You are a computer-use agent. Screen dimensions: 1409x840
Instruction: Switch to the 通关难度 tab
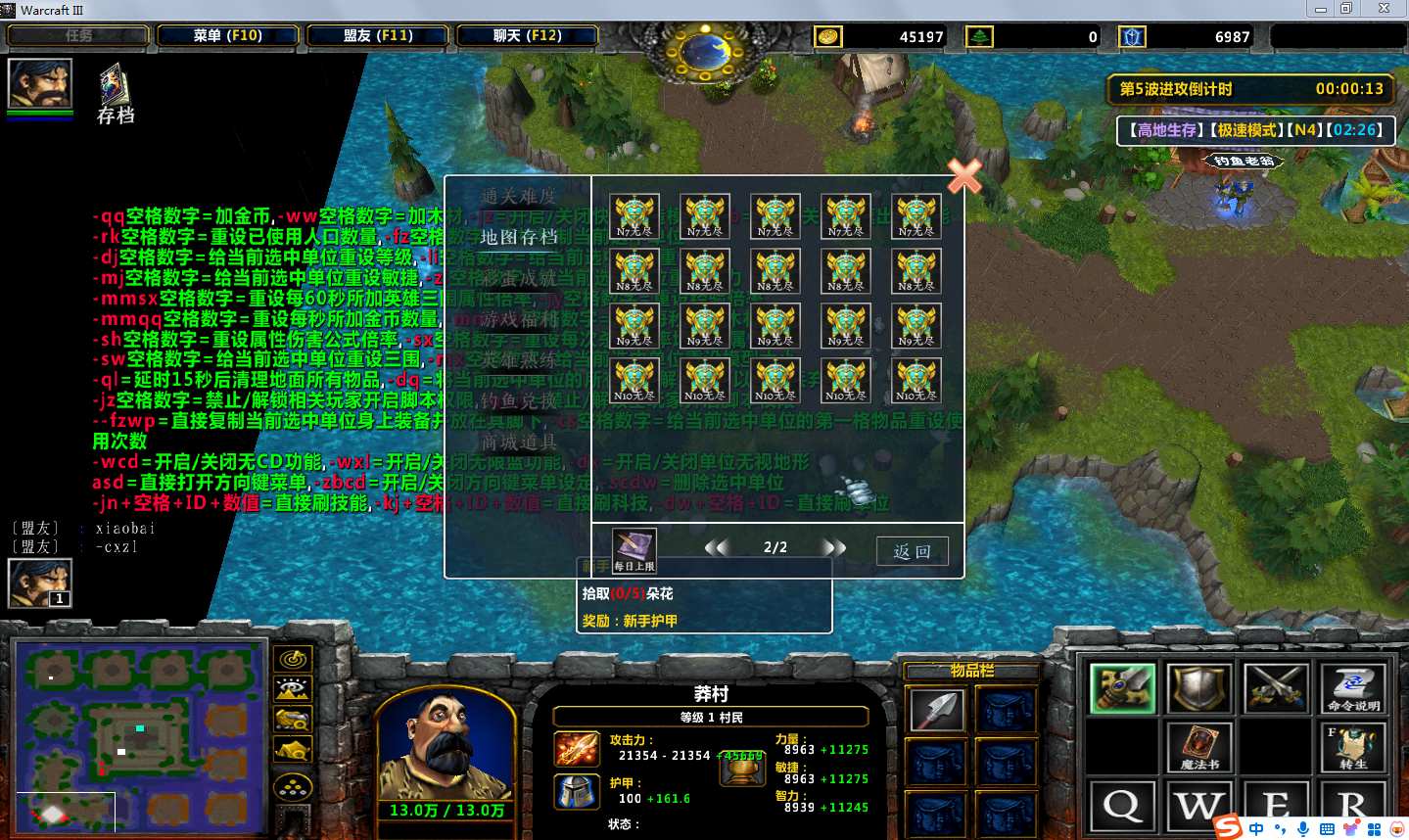point(518,196)
